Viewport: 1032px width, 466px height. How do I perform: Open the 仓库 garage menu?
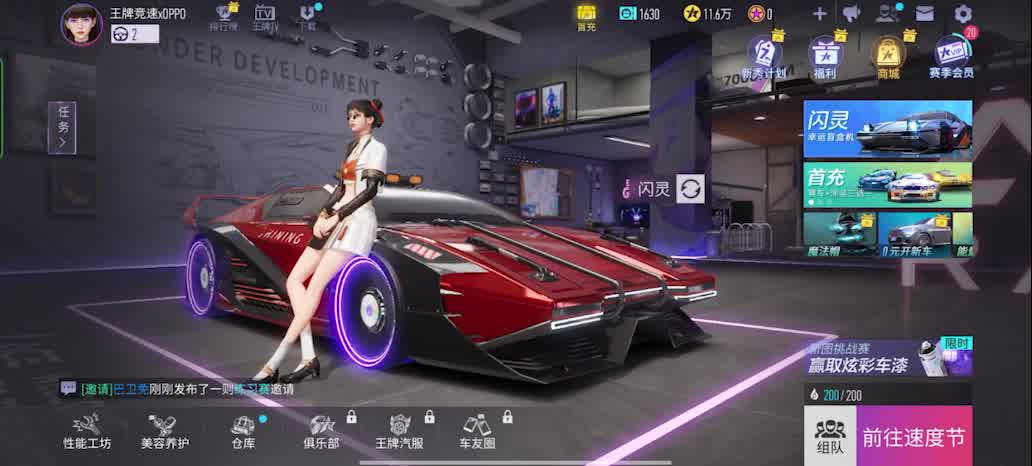243,431
